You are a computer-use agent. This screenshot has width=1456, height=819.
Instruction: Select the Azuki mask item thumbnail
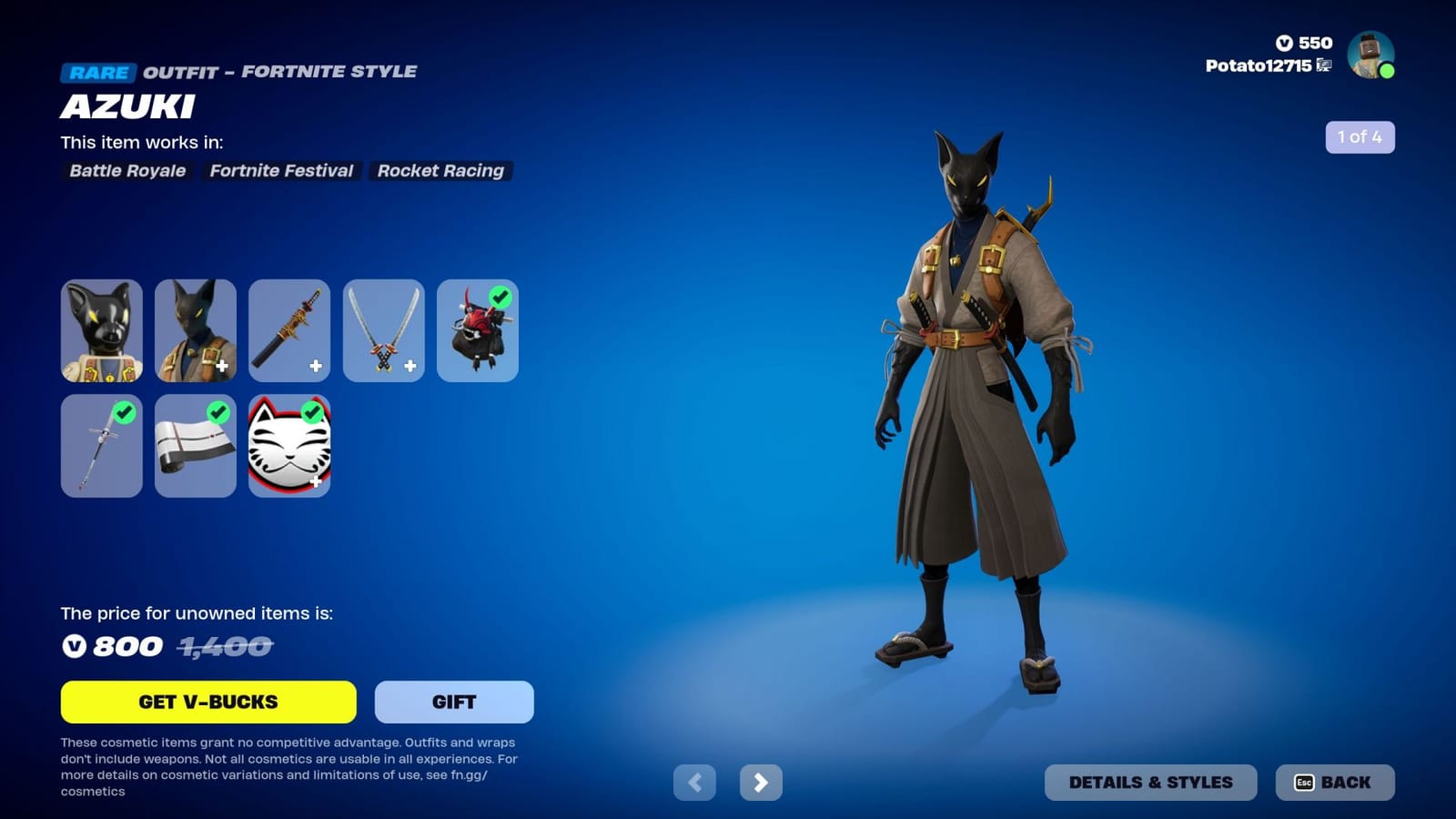(x=102, y=330)
